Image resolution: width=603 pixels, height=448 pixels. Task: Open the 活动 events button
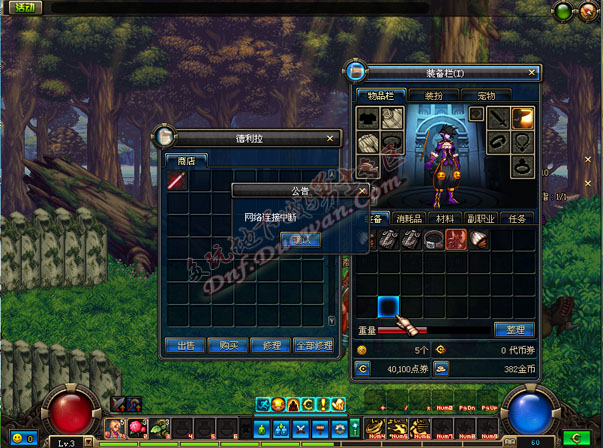pos(19,8)
